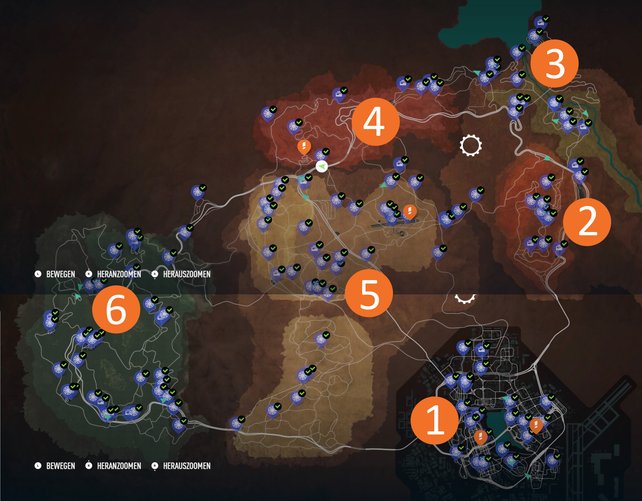Open the region marked with 6

pyautogui.click(x=116, y=312)
